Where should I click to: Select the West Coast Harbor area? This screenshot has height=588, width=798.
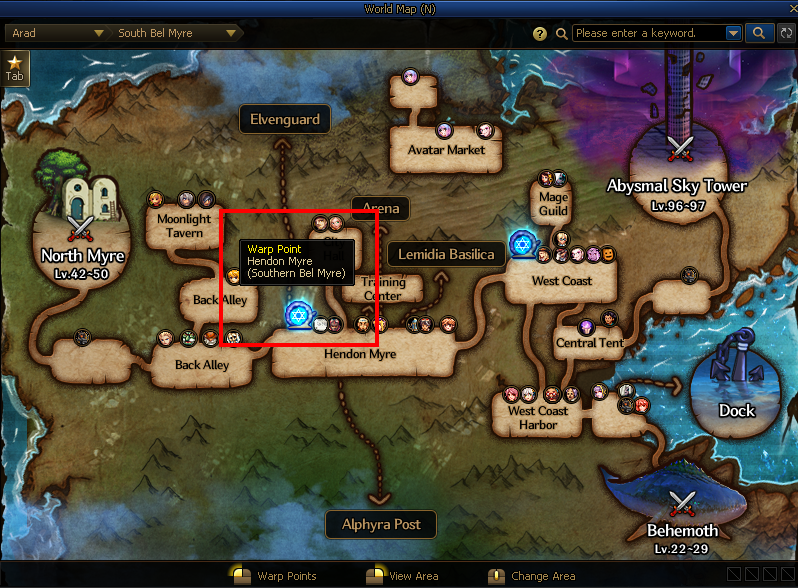(x=538, y=417)
